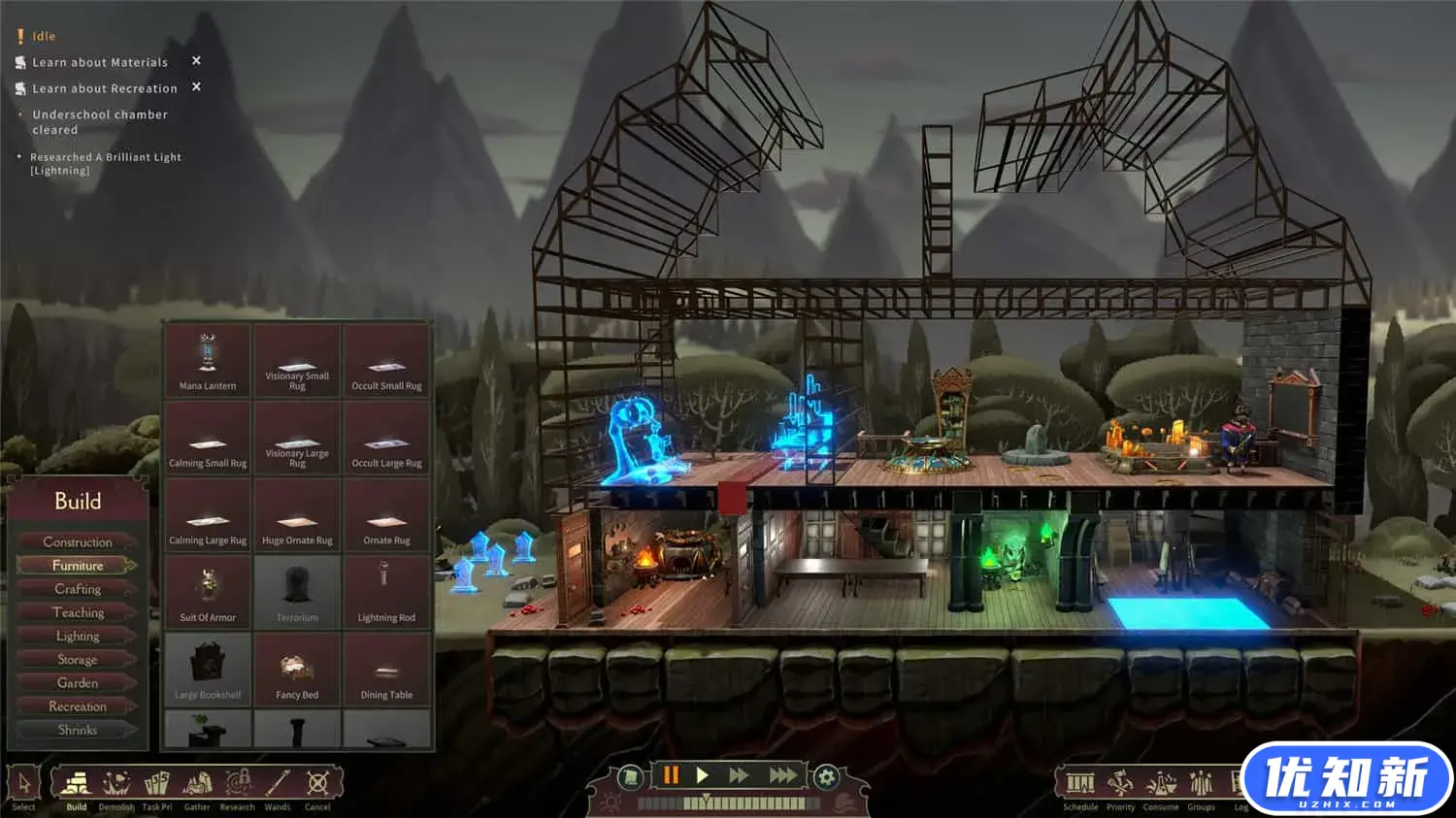Screen dimensions: 1456x818
Task: Select the Lightning Rod item
Action: pyautogui.click(x=386, y=593)
